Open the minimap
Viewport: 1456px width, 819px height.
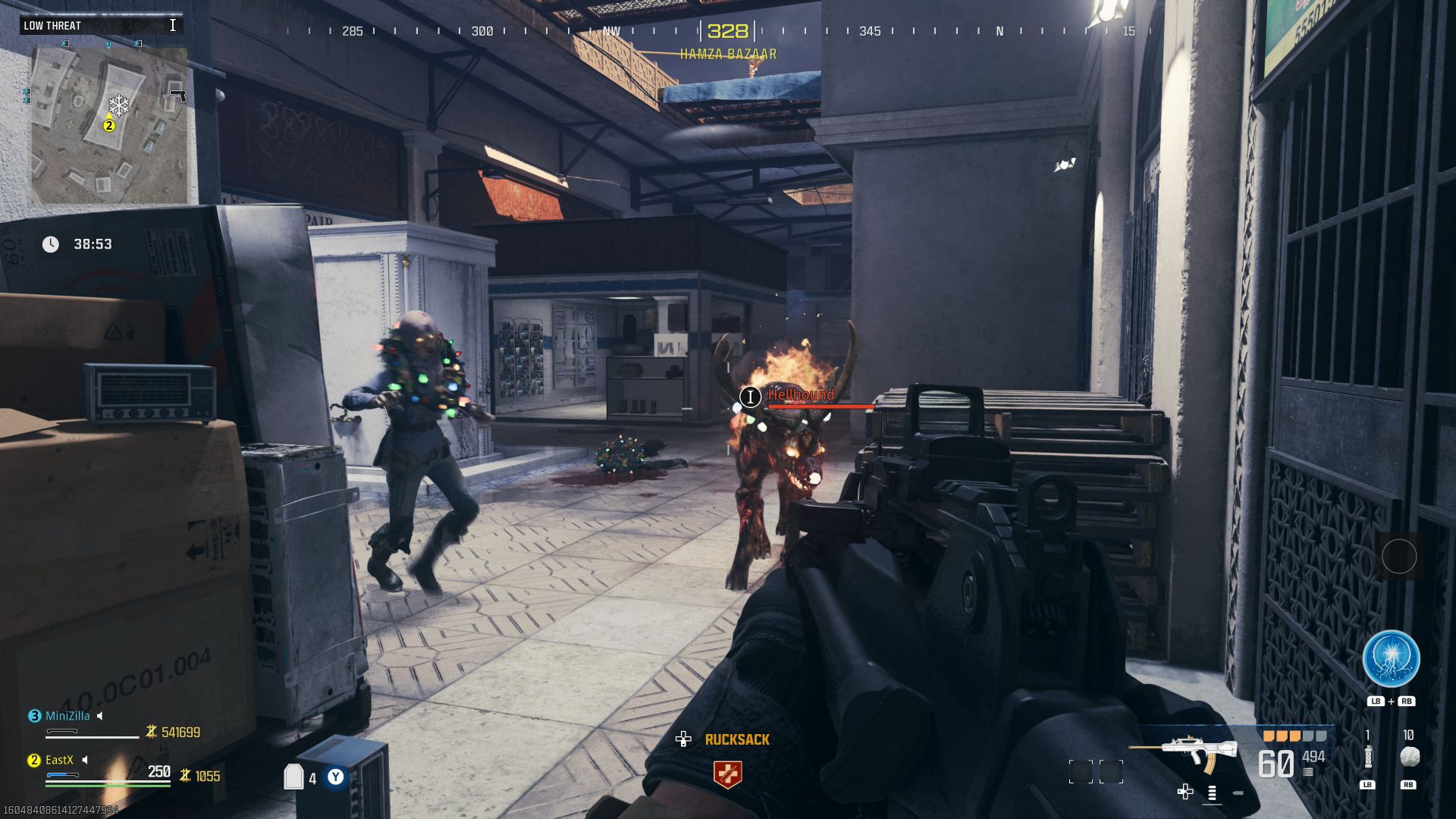pos(108,125)
